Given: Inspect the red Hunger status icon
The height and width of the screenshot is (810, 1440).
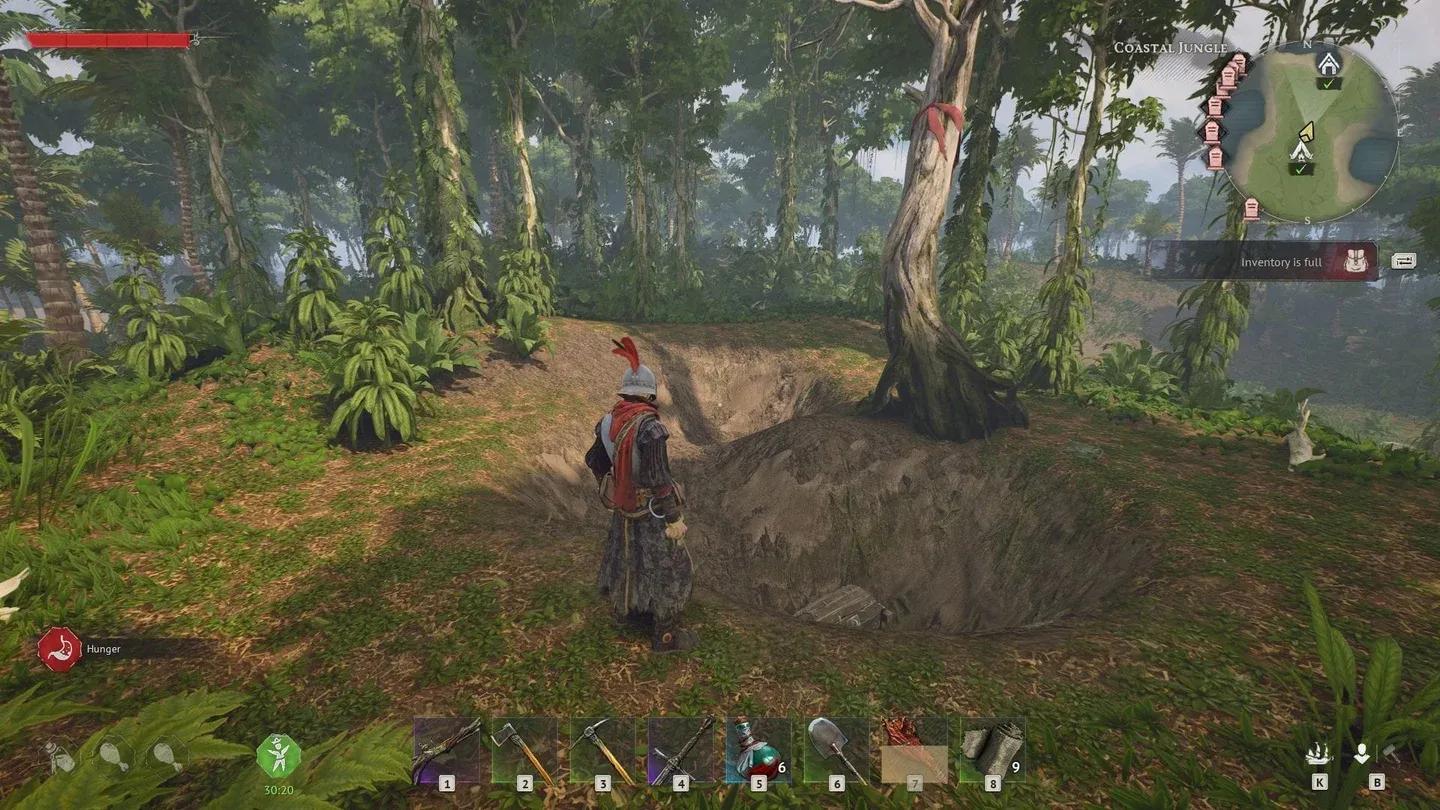Looking at the screenshot, I should point(59,649).
